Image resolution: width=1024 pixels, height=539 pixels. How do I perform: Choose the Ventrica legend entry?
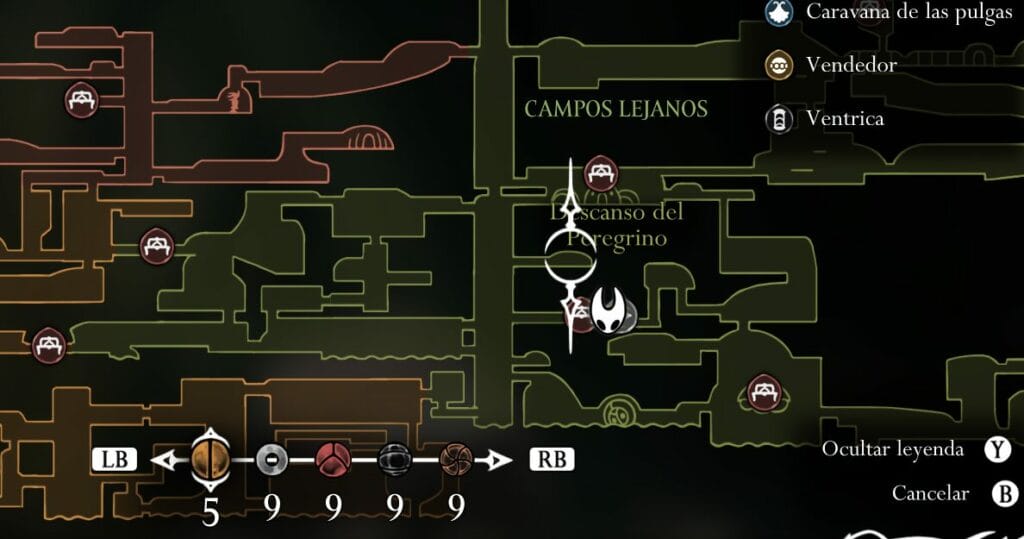[845, 119]
